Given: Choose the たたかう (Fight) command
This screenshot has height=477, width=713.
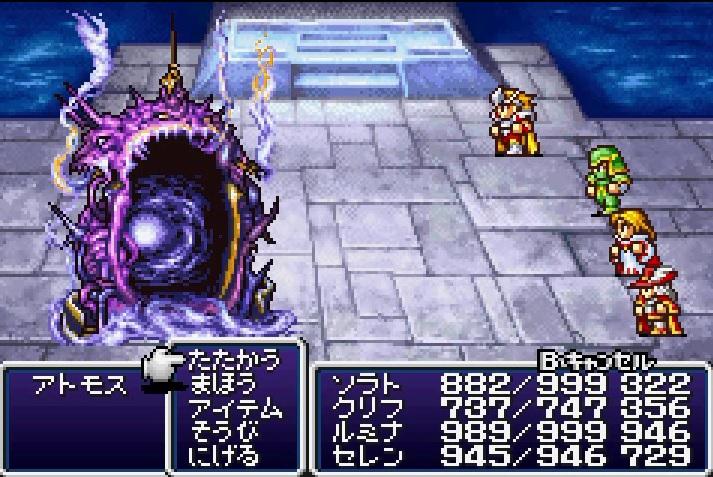Looking at the screenshot, I should coord(234,359).
